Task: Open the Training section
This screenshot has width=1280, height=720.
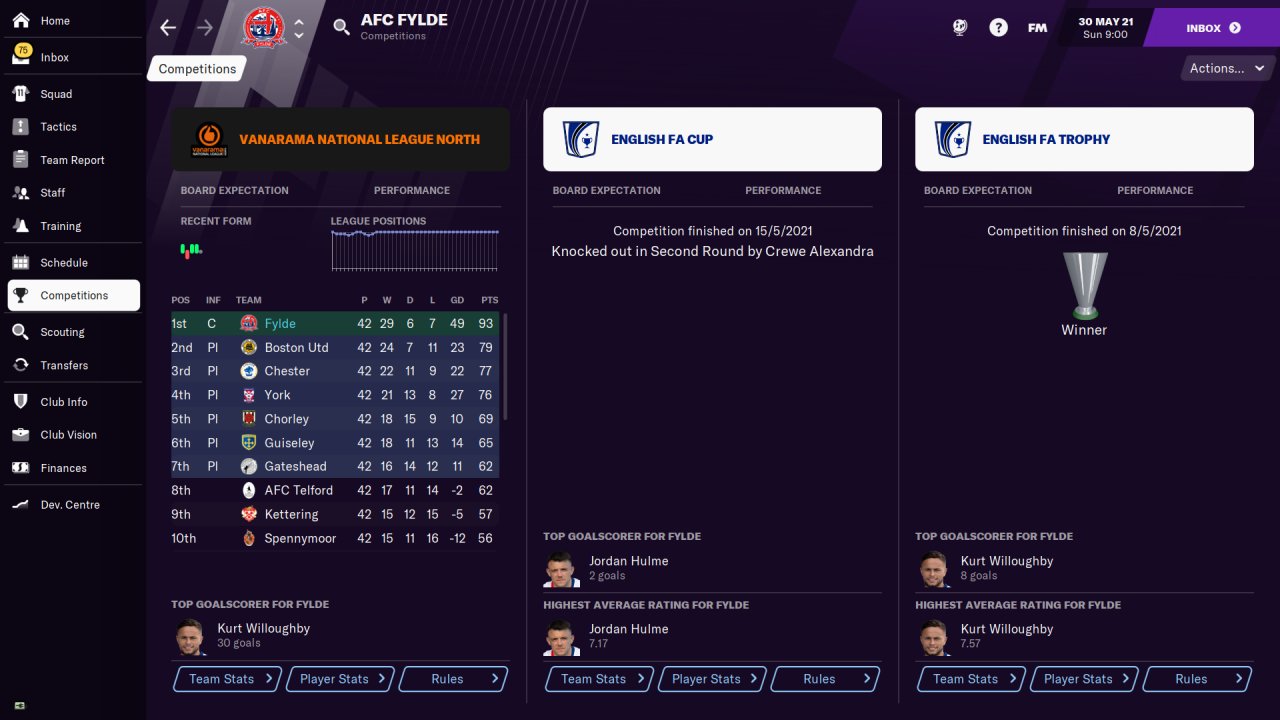Action: tap(60, 226)
